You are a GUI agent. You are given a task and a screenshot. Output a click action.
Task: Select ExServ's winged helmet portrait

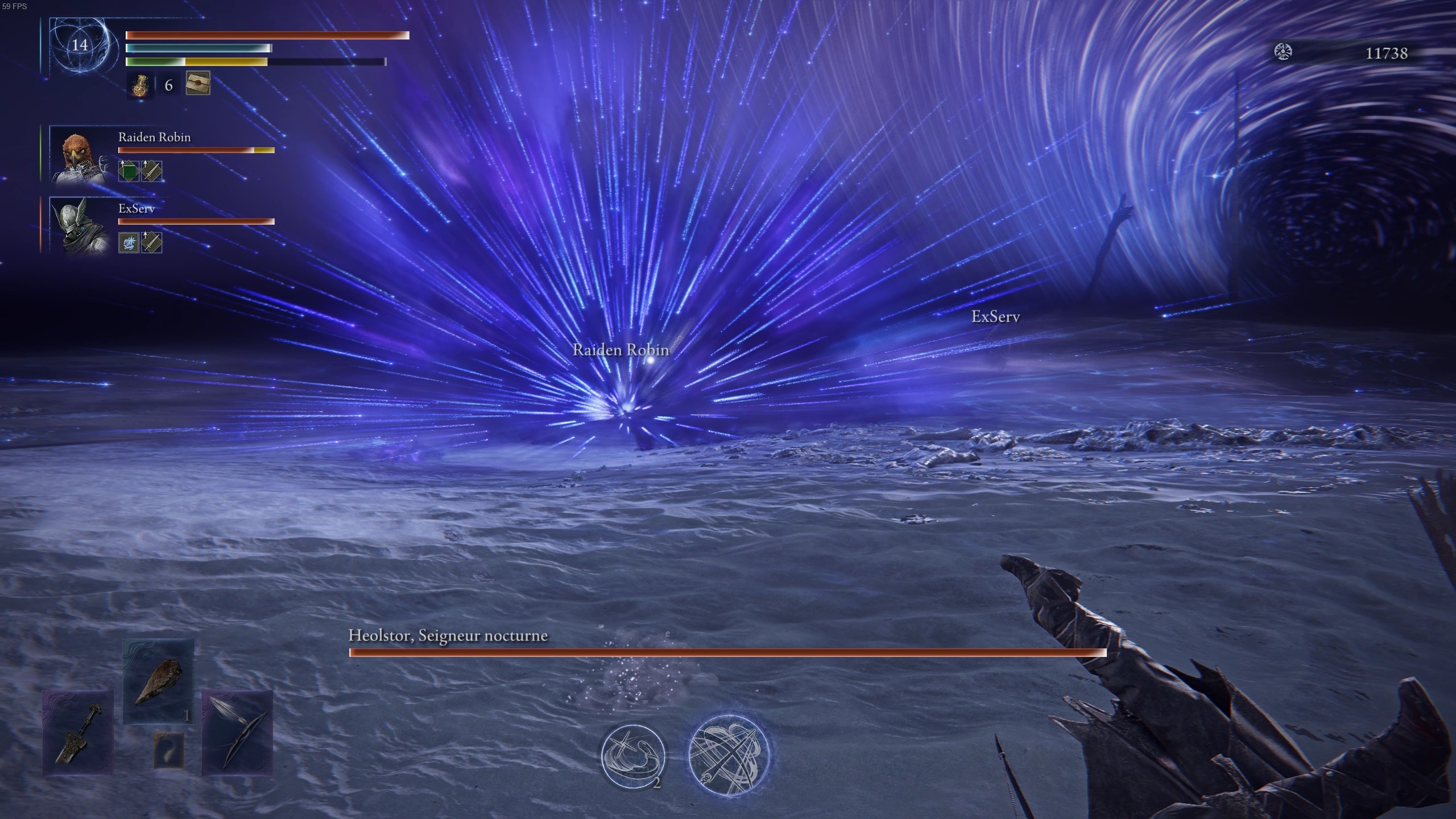pos(80,226)
